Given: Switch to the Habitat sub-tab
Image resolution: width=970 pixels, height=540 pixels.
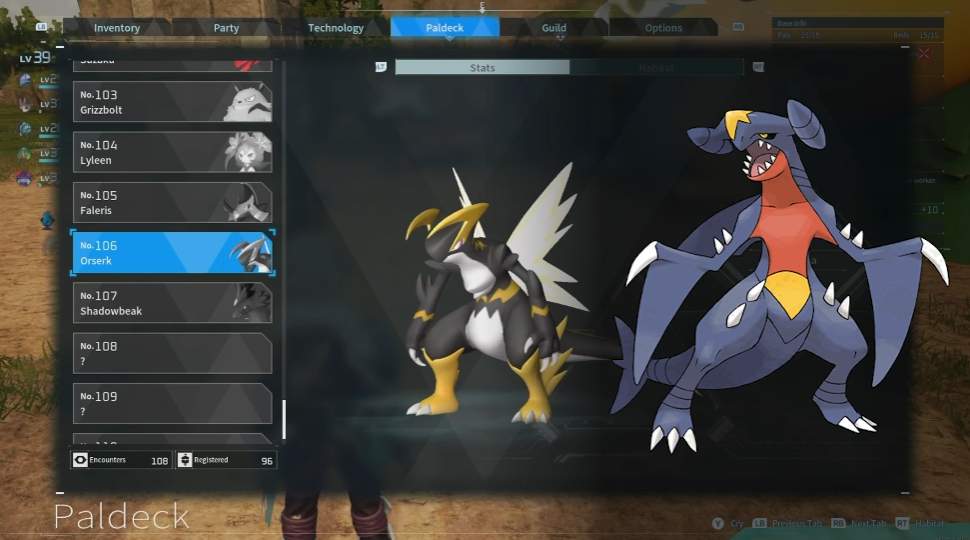Looking at the screenshot, I should (656, 68).
